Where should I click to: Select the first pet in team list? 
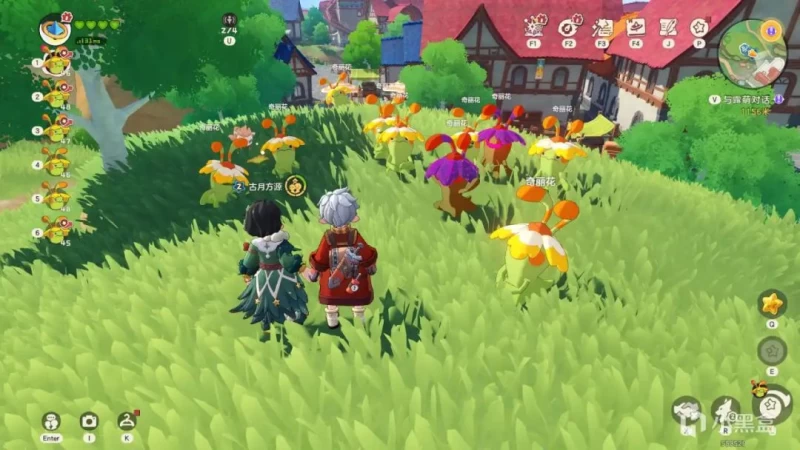(x=56, y=62)
